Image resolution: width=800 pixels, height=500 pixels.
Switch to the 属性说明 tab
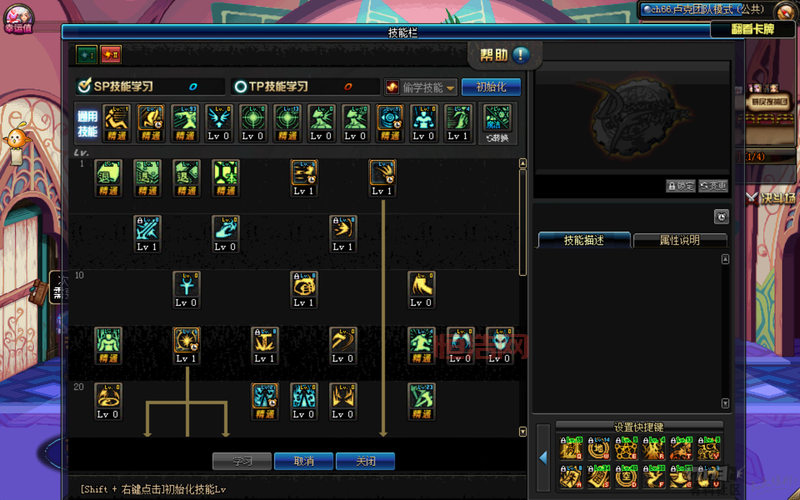pyautogui.click(x=679, y=240)
